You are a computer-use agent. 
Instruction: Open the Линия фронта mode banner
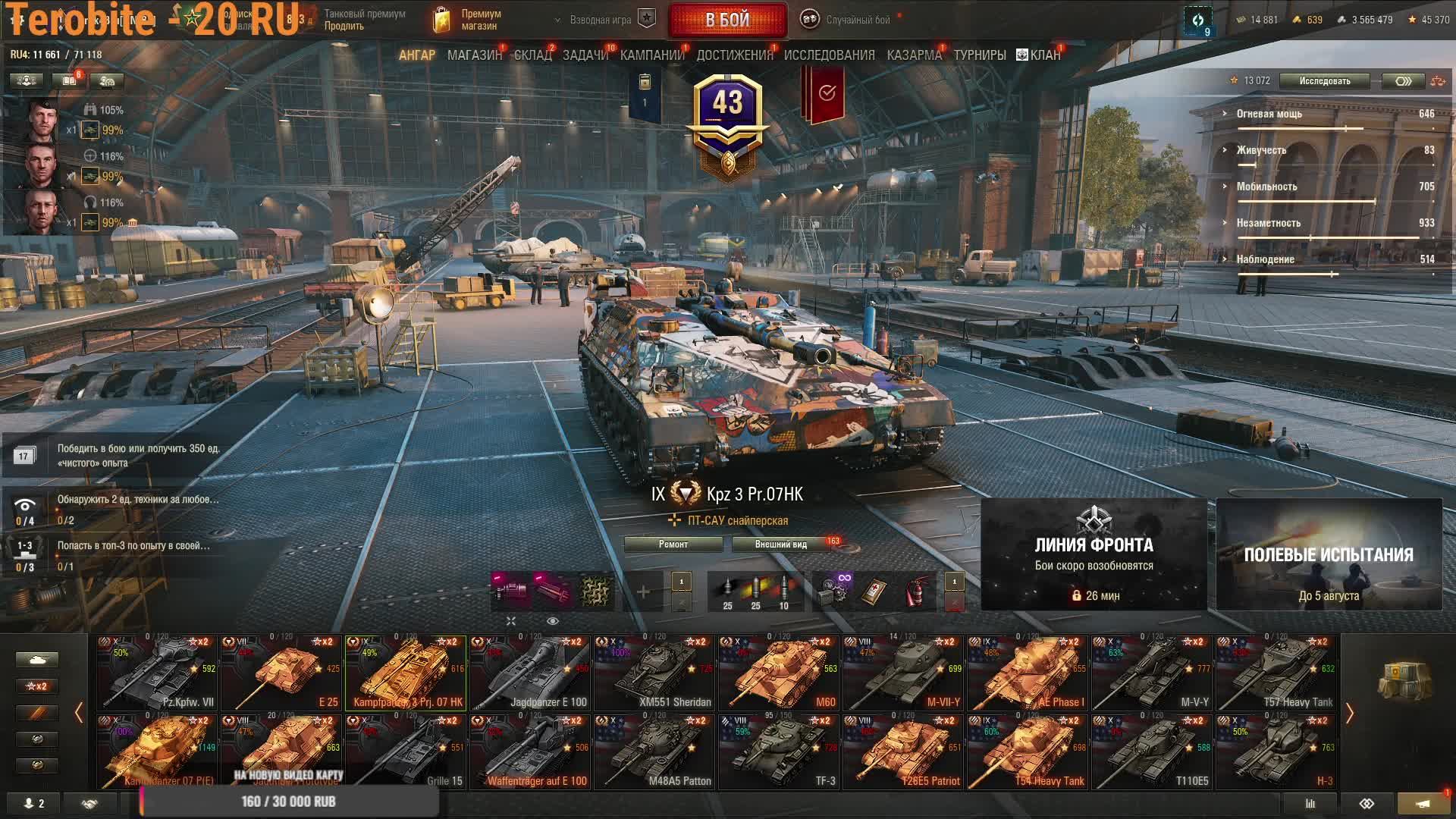(1094, 554)
